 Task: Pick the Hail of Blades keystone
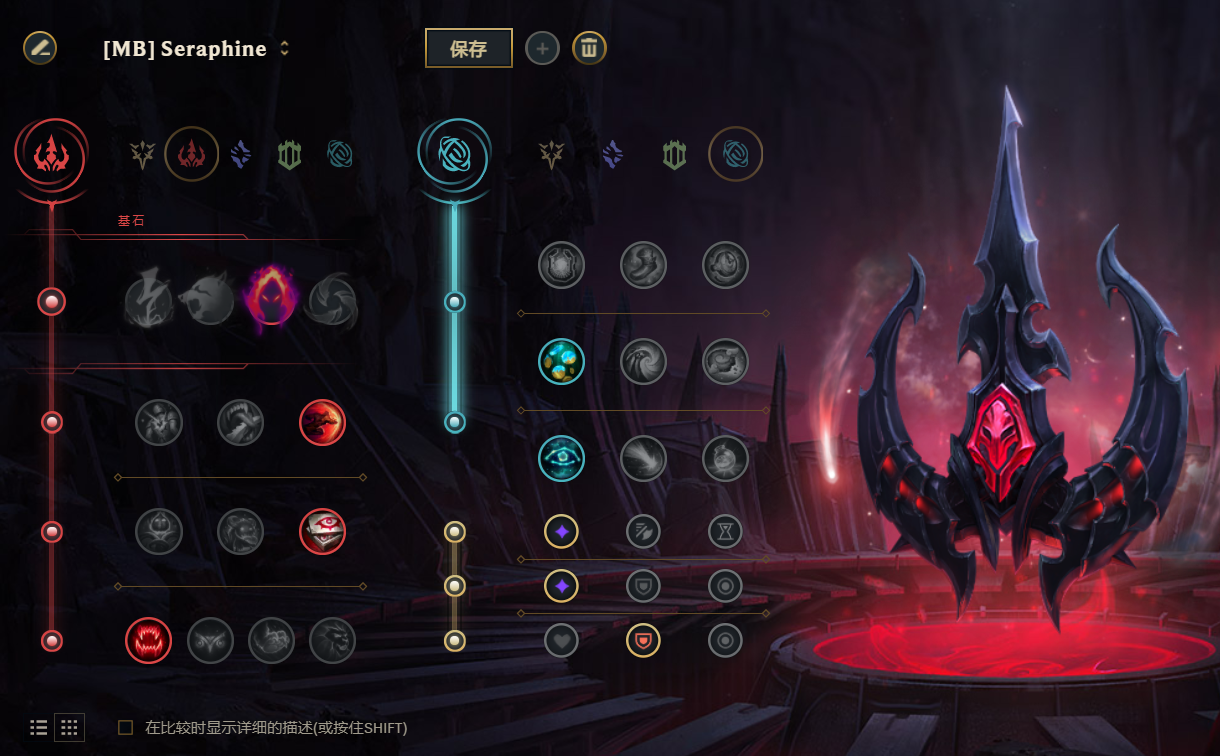332,299
